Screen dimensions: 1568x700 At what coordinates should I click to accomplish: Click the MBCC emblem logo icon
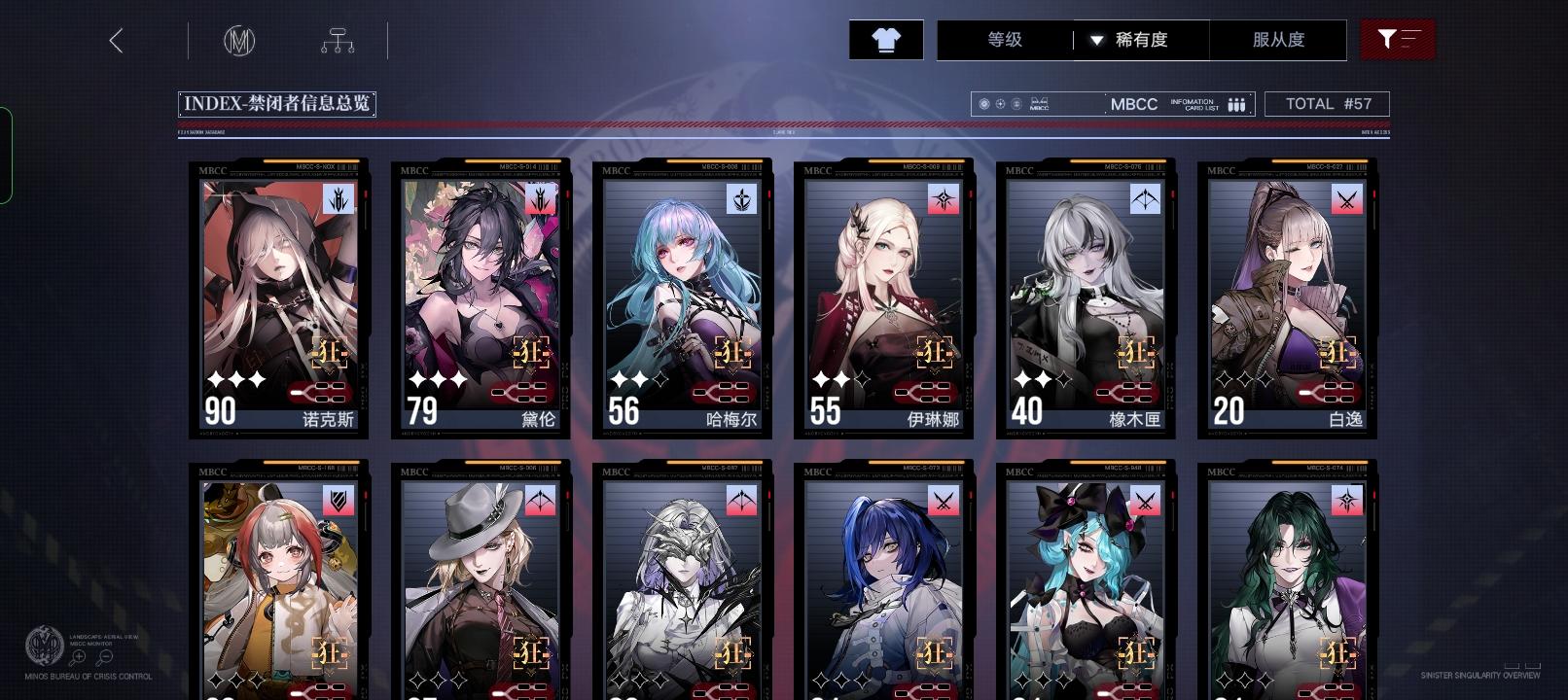tap(241, 41)
